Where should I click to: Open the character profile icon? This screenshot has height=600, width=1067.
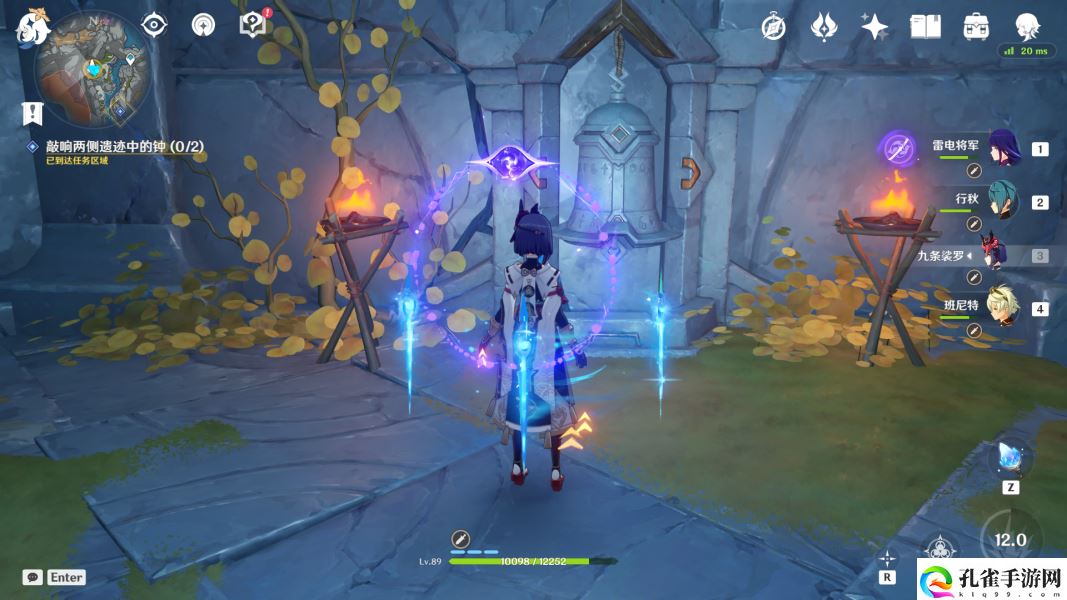point(1027,26)
